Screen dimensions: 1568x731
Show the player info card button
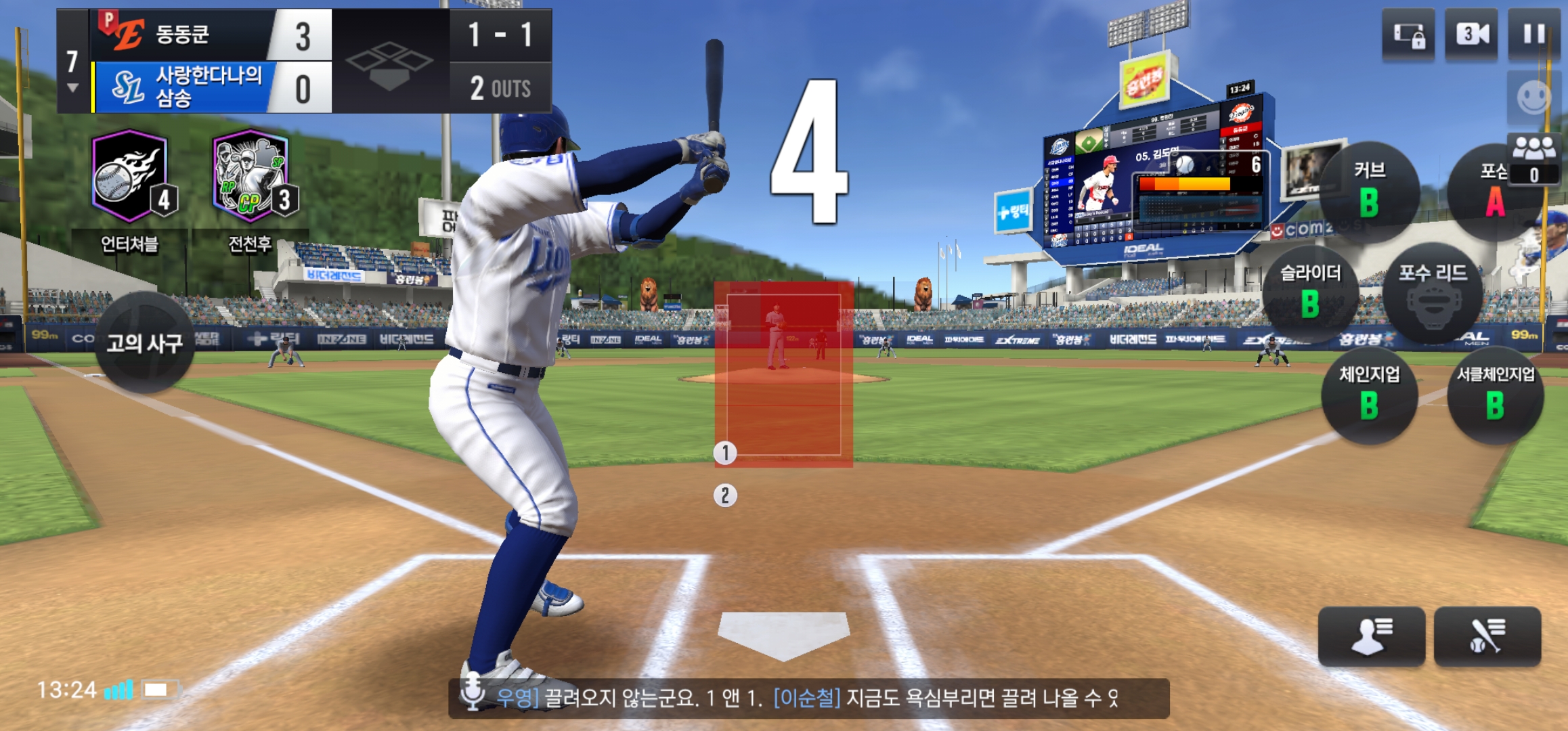click(x=1371, y=636)
